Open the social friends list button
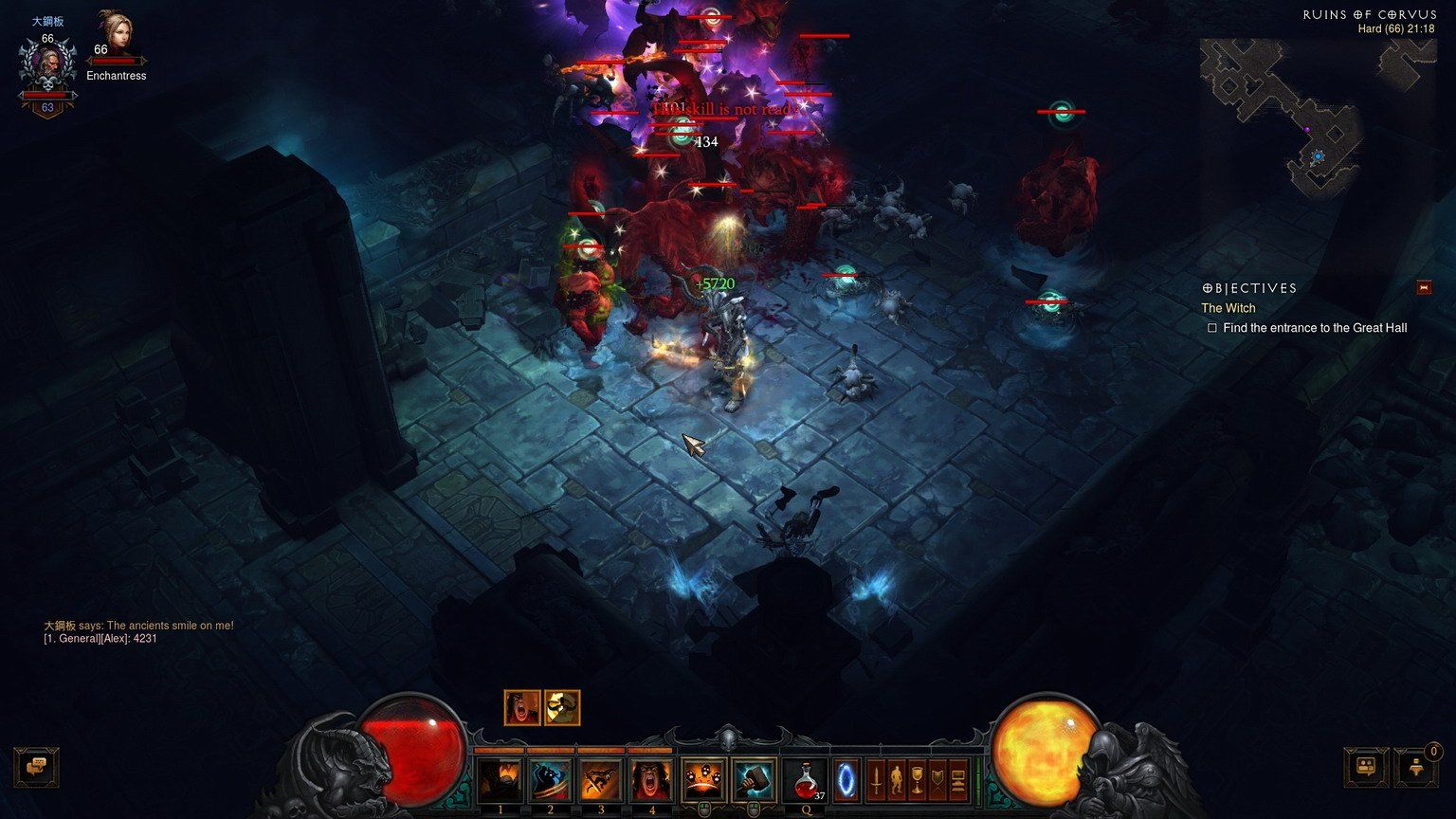1456x819 pixels. click(x=1367, y=767)
